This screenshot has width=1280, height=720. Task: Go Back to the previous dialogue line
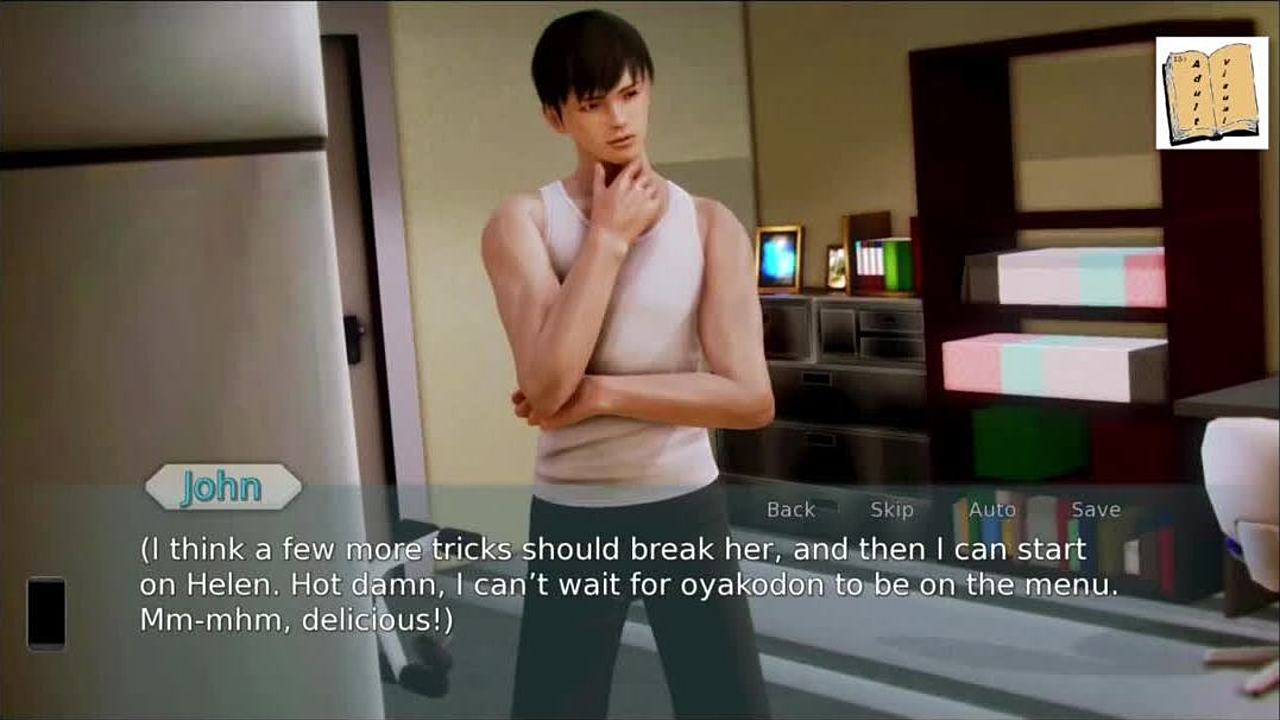tap(790, 510)
